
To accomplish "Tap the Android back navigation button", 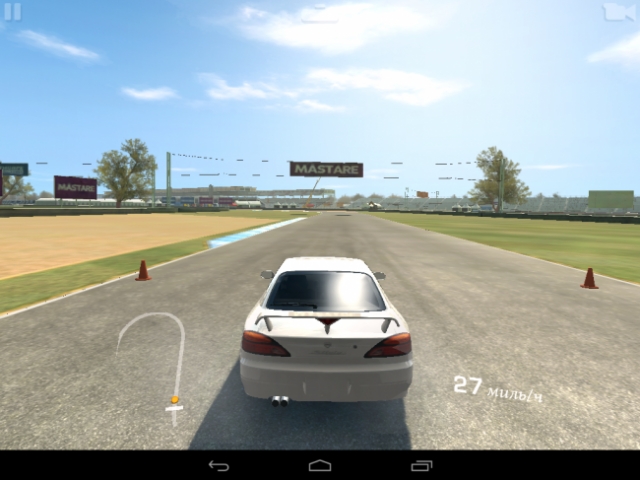I will click(x=219, y=466).
